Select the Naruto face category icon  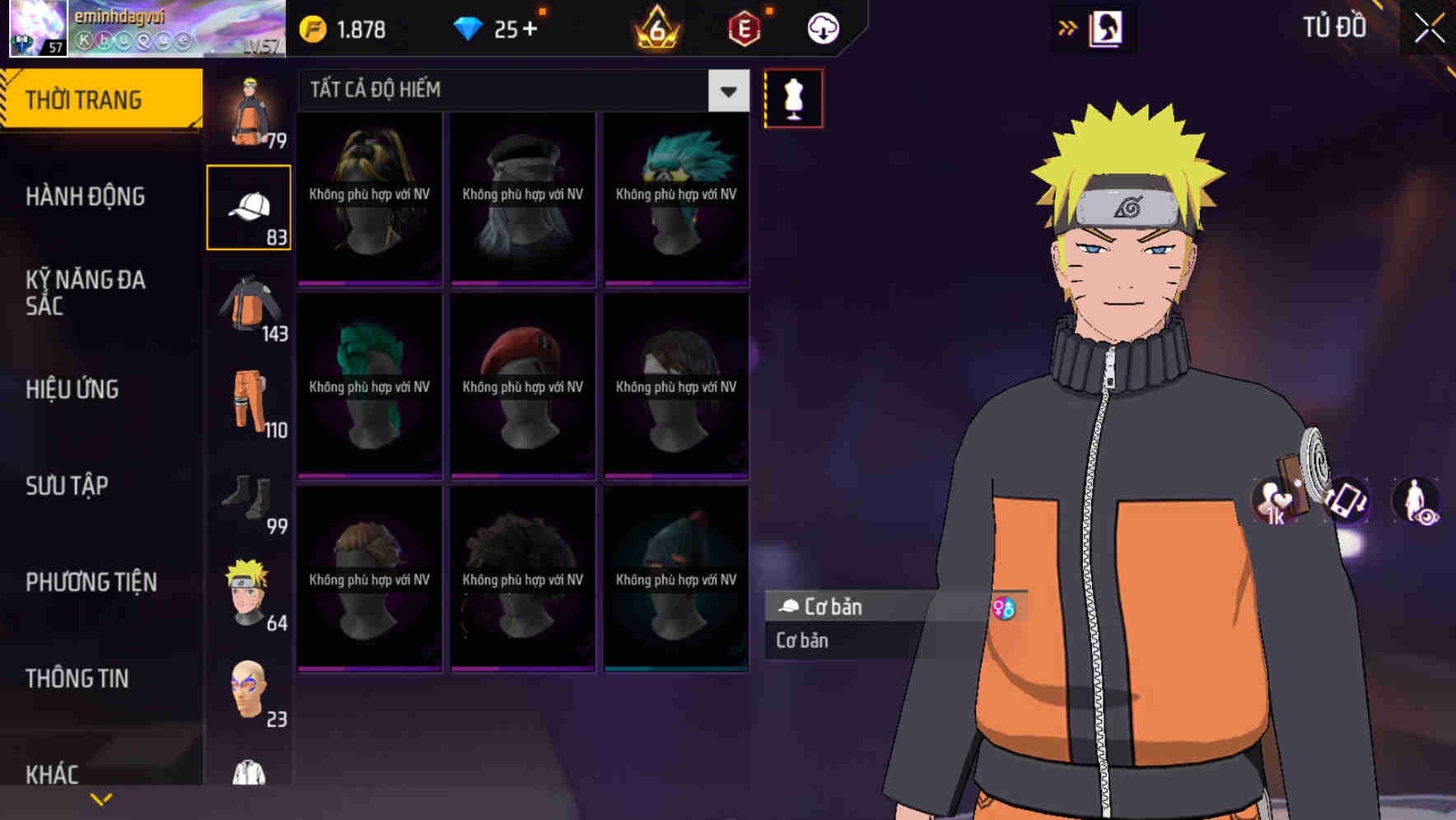coord(250,589)
